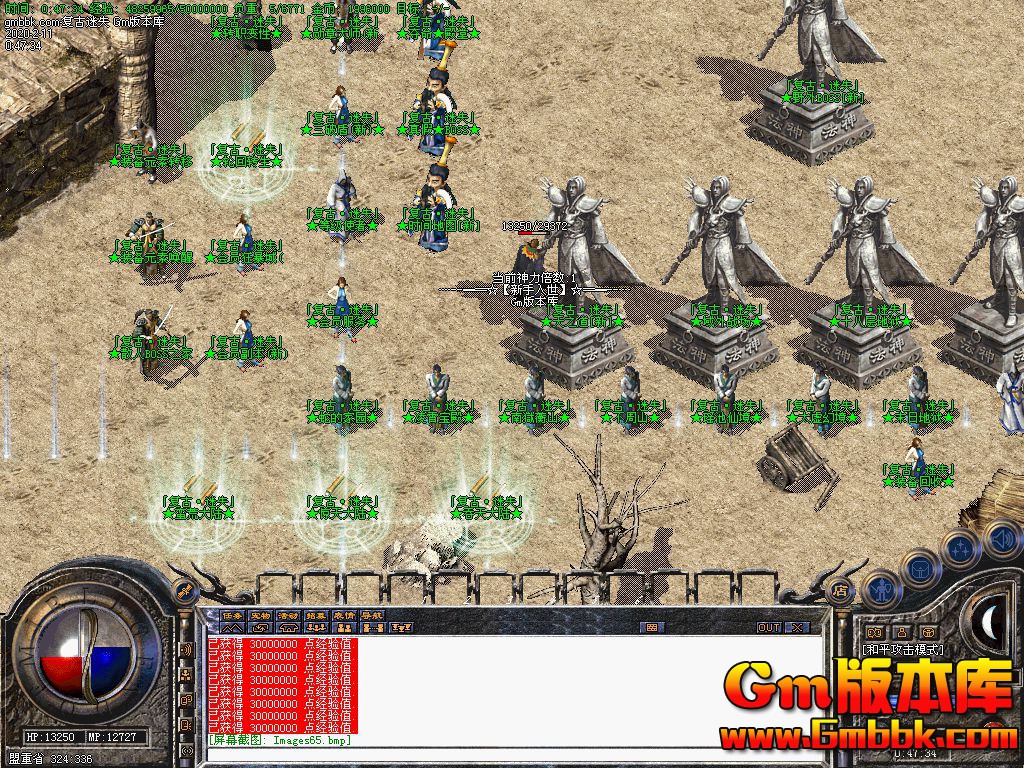This screenshot has height=768, width=1024.
Task: Open the 宠物 pet tab
Action: [260, 614]
